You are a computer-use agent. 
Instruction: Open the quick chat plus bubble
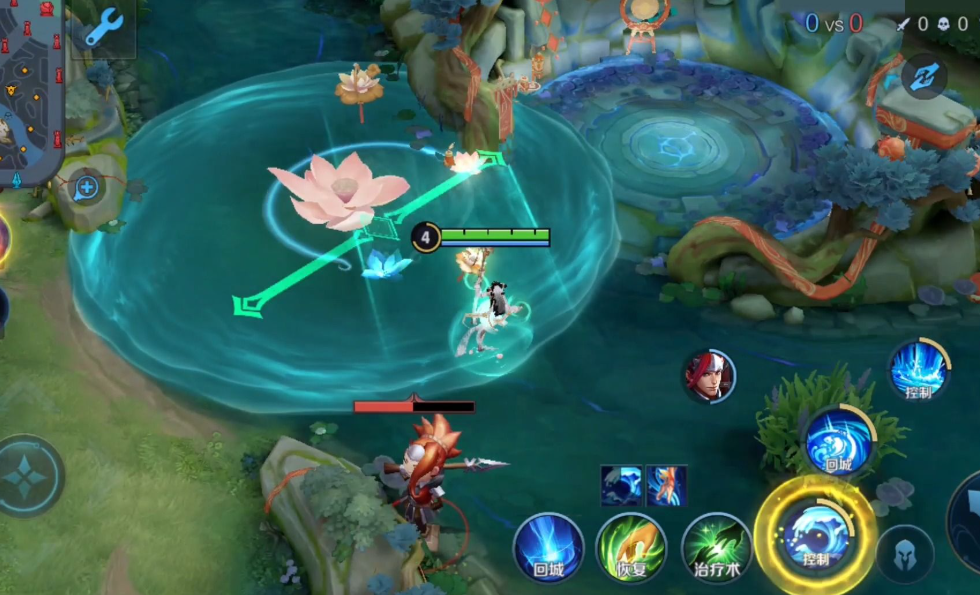click(x=86, y=187)
